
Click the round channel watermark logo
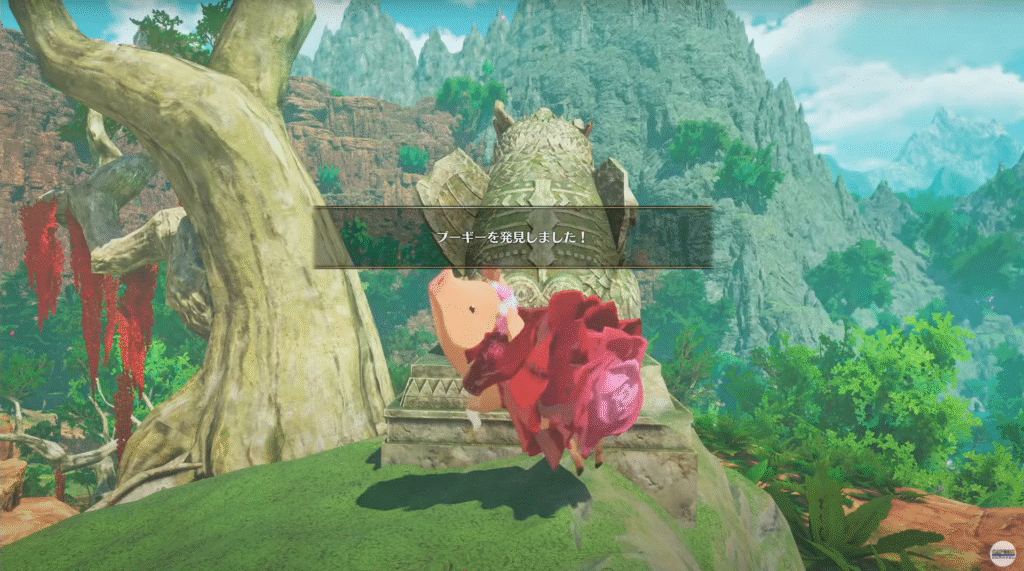click(1002, 554)
